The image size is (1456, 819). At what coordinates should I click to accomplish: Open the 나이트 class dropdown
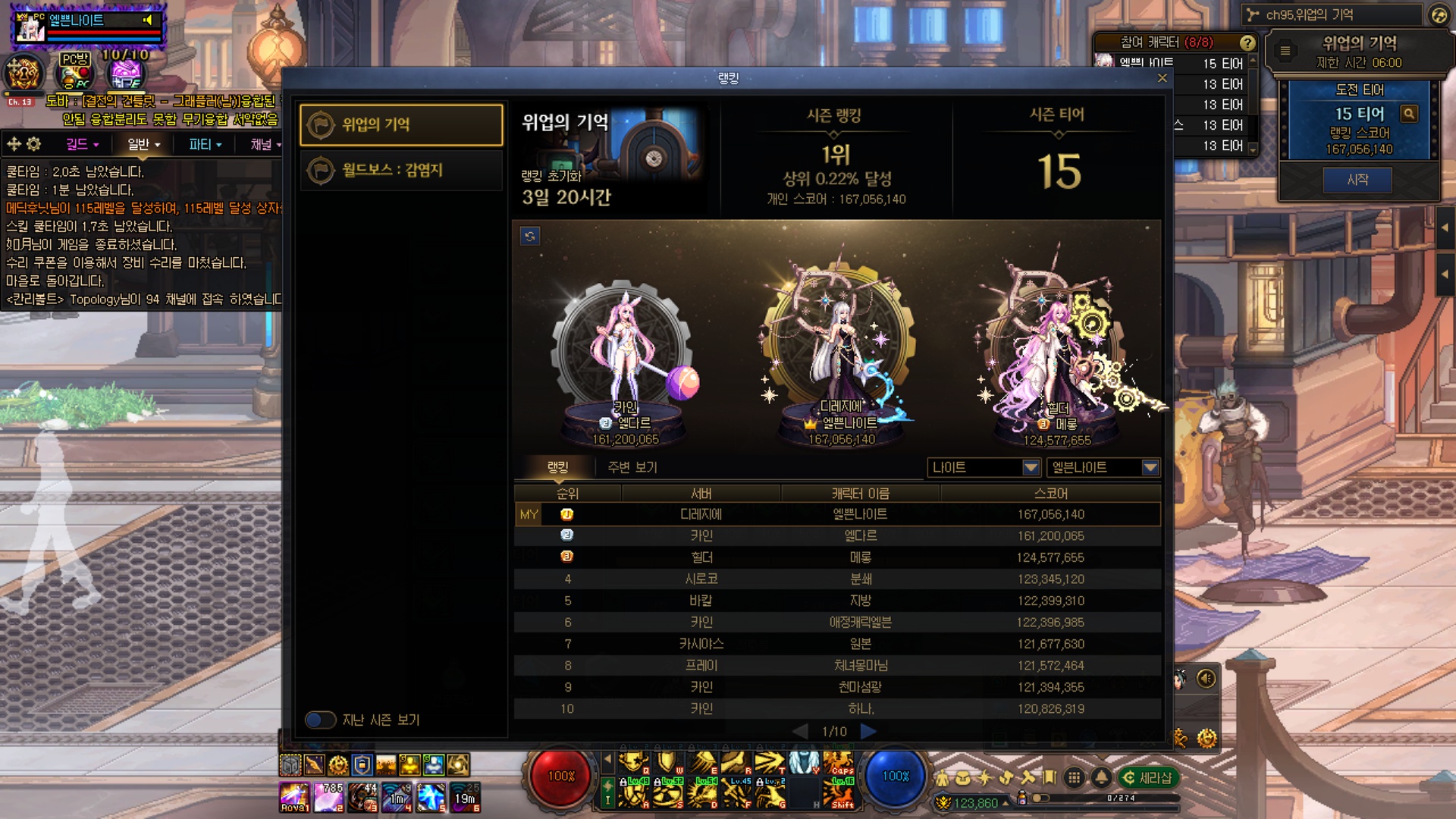(983, 467)
